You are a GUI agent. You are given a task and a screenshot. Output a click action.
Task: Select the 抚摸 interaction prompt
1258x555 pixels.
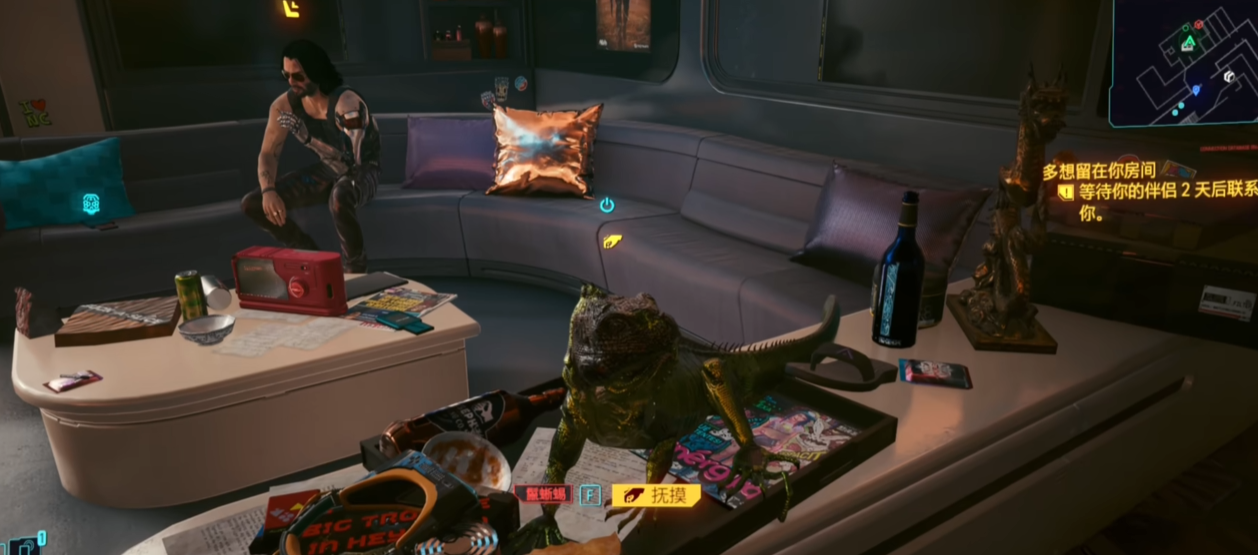coord(656,494)
